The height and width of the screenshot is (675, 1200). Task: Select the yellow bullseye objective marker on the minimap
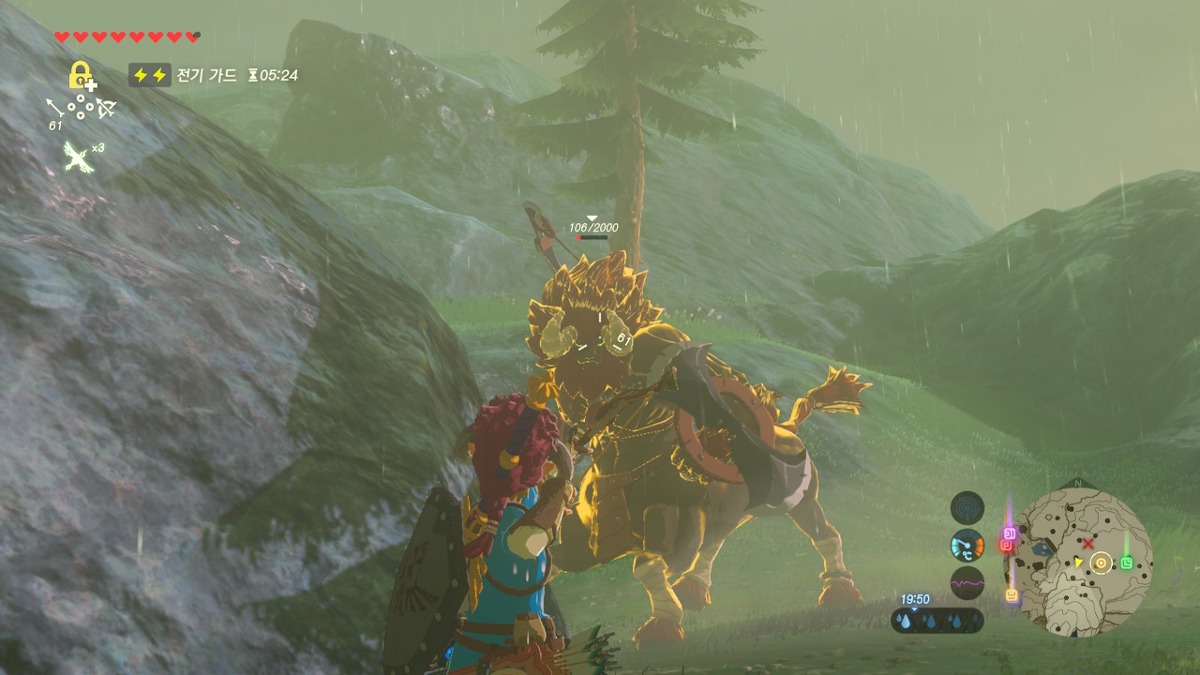(1100, 563)
